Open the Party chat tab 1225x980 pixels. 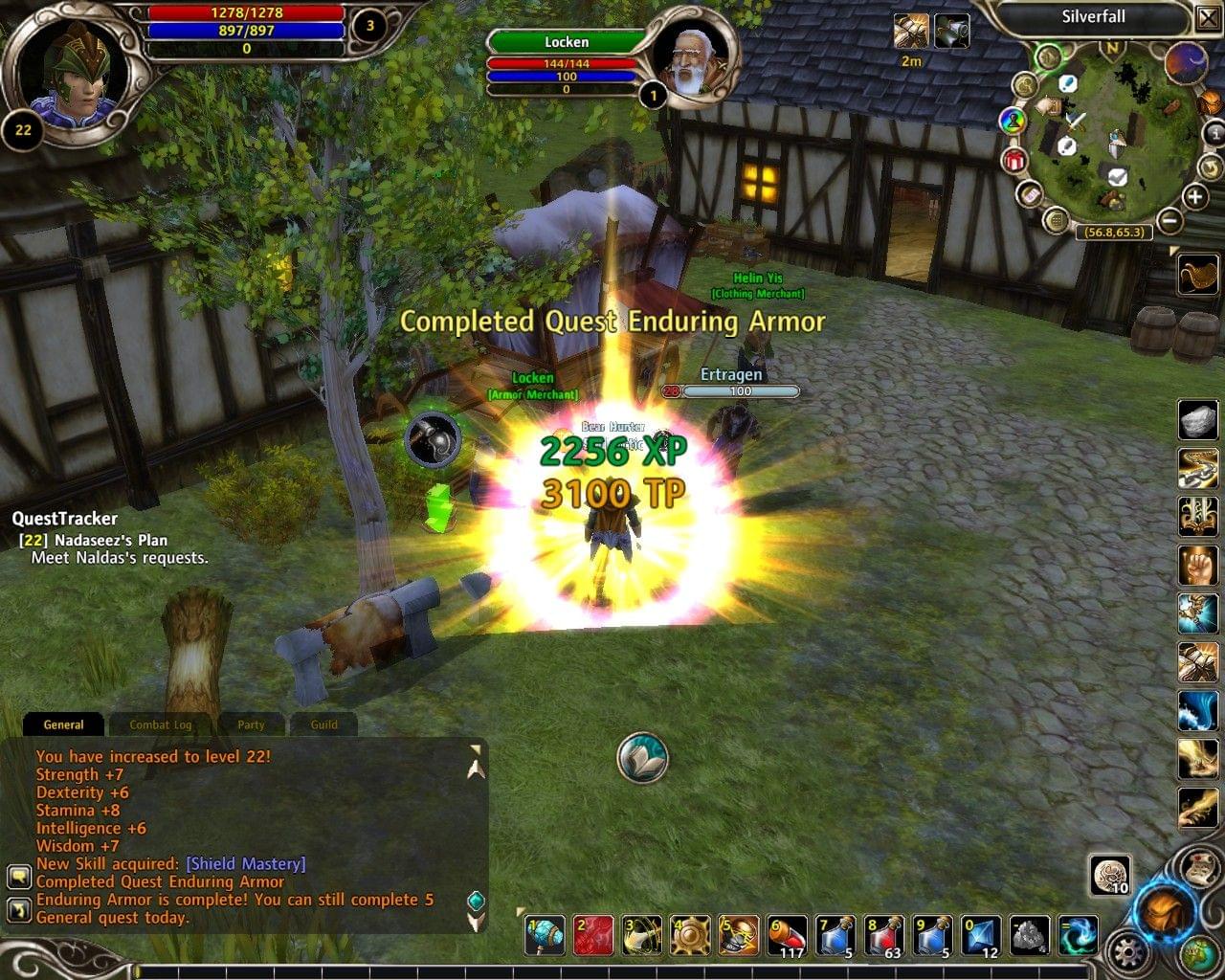tap(251, 724)
